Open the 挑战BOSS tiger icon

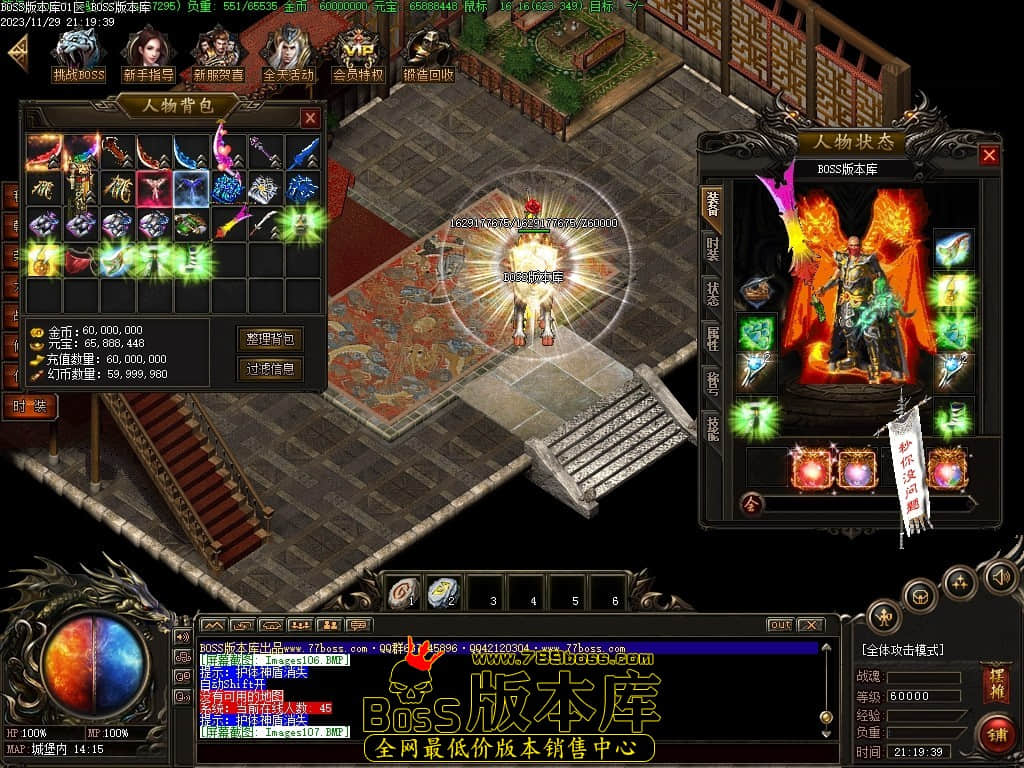[x=78, y=54]
